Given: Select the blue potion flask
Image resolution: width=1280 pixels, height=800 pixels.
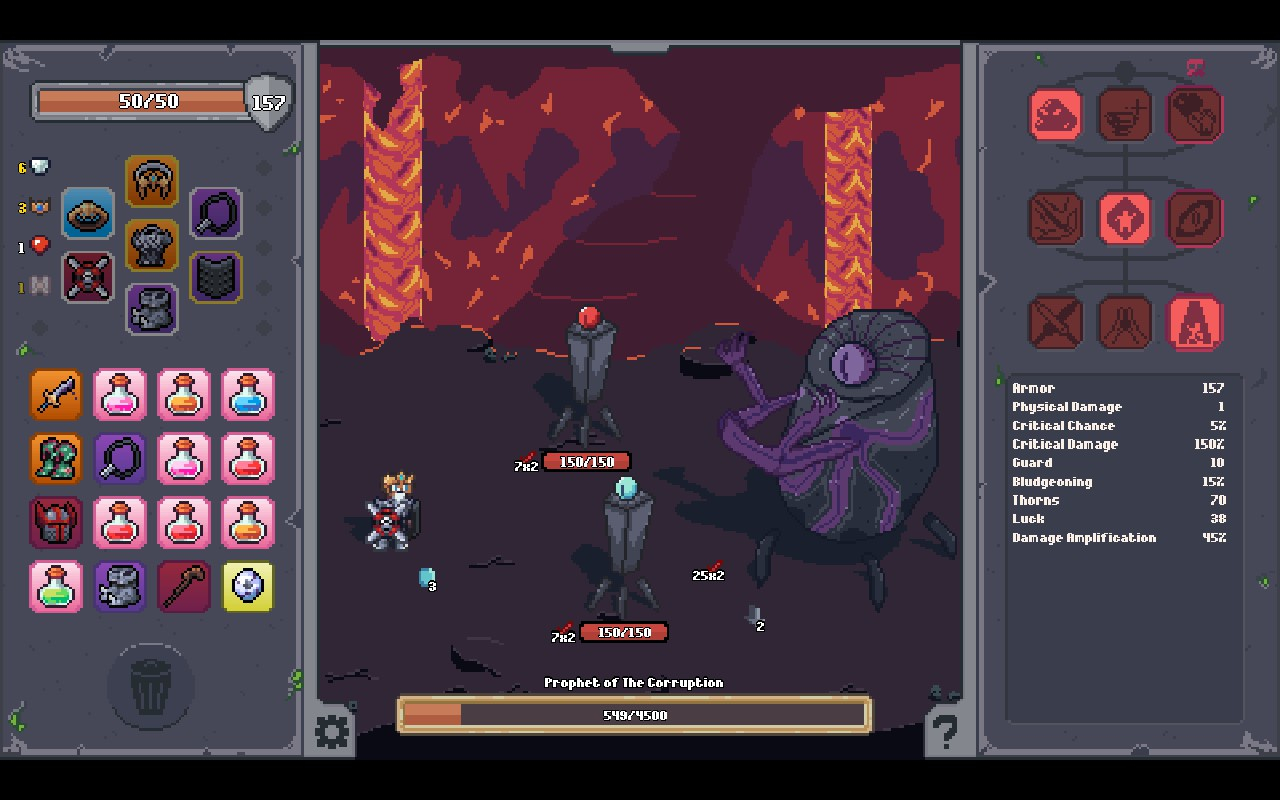Looking at the screenshot, I should 247,395.
